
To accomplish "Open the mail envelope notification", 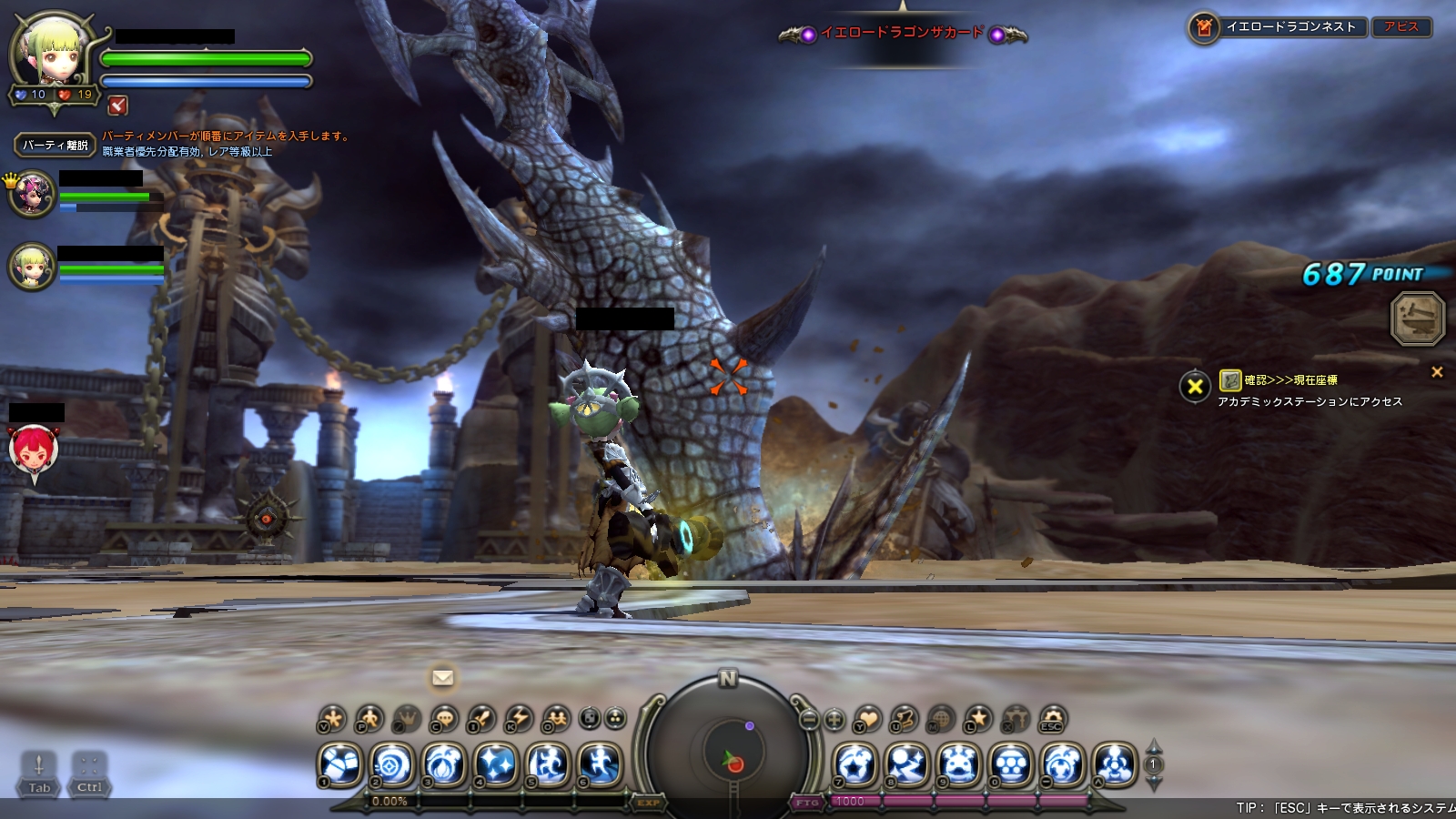I will coord(443,678).
